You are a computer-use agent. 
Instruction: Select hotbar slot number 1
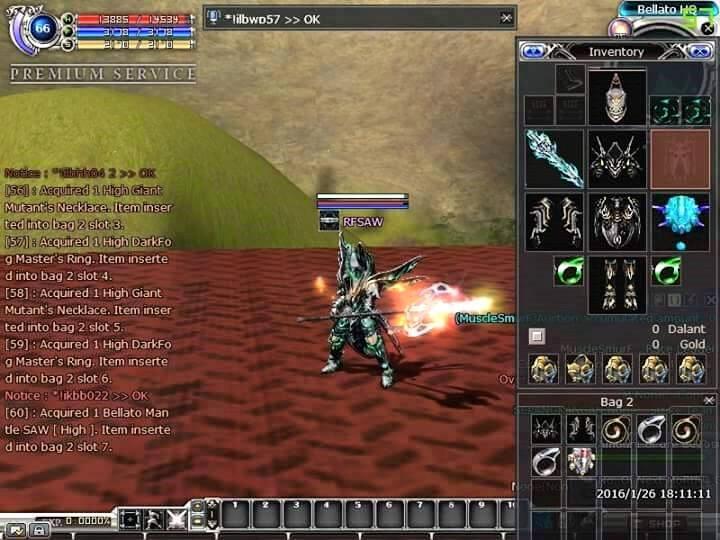point(234,513)
